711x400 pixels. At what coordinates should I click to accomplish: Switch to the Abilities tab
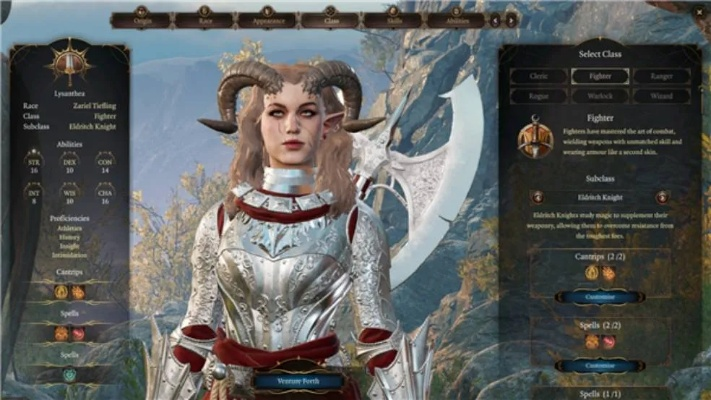point(455,19)
